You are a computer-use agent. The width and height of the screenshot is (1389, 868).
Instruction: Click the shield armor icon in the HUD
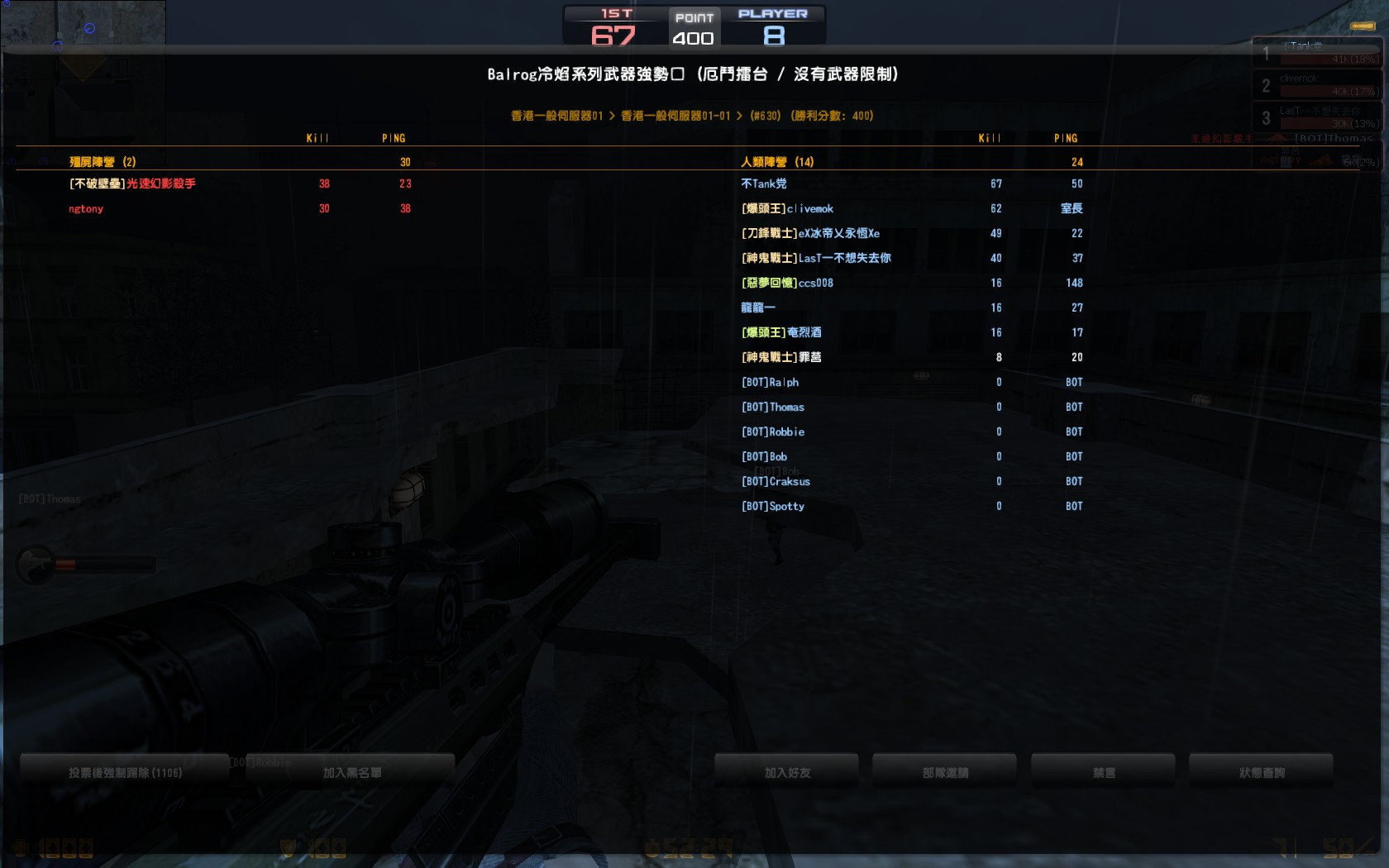[x=288, y=848]
